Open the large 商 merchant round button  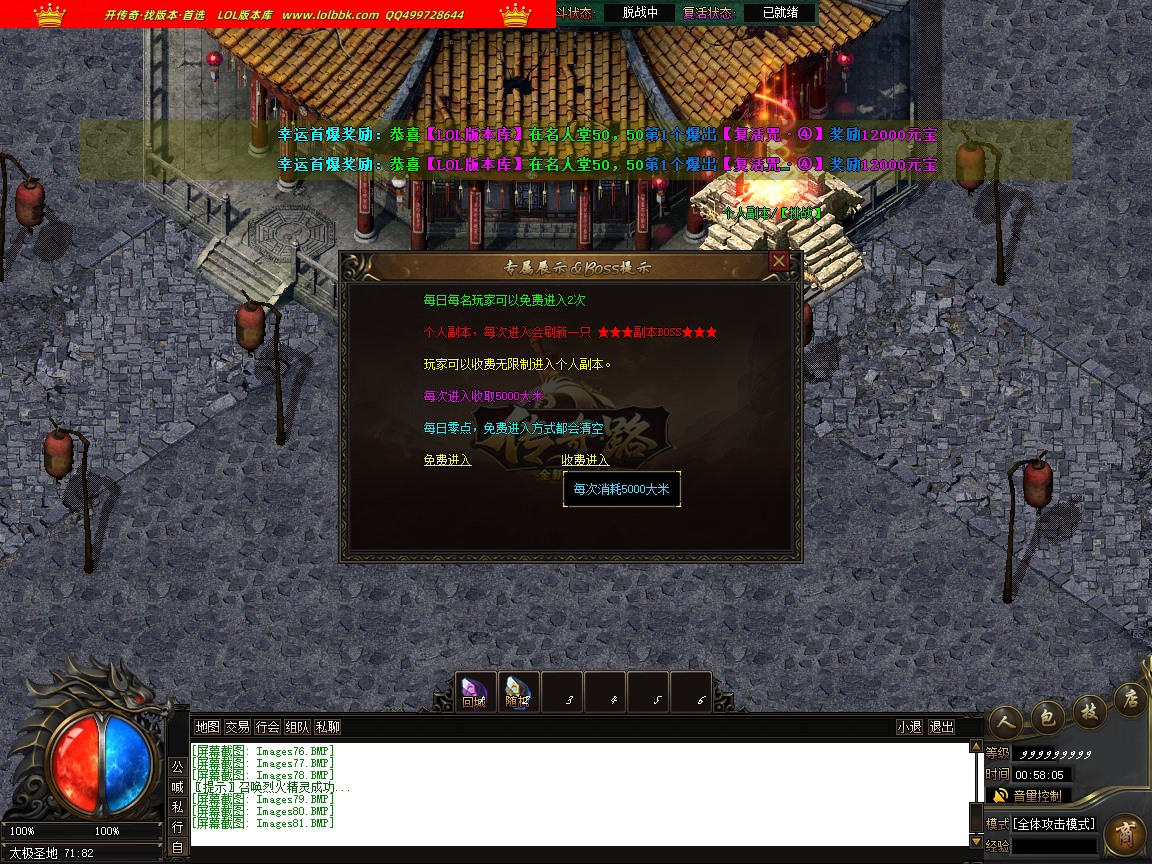1126,837
